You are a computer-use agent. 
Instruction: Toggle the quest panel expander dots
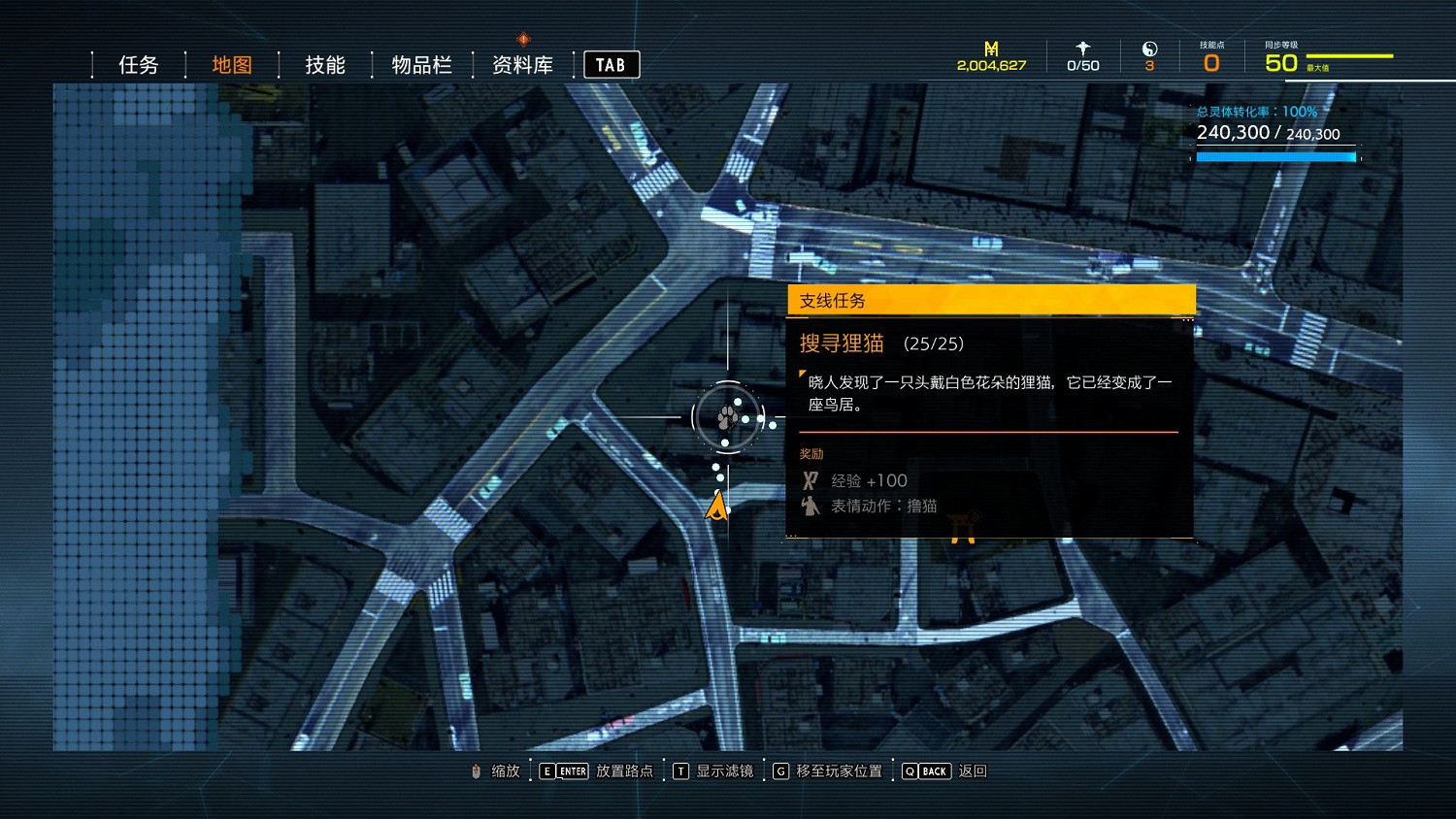tap(1186, 318)
